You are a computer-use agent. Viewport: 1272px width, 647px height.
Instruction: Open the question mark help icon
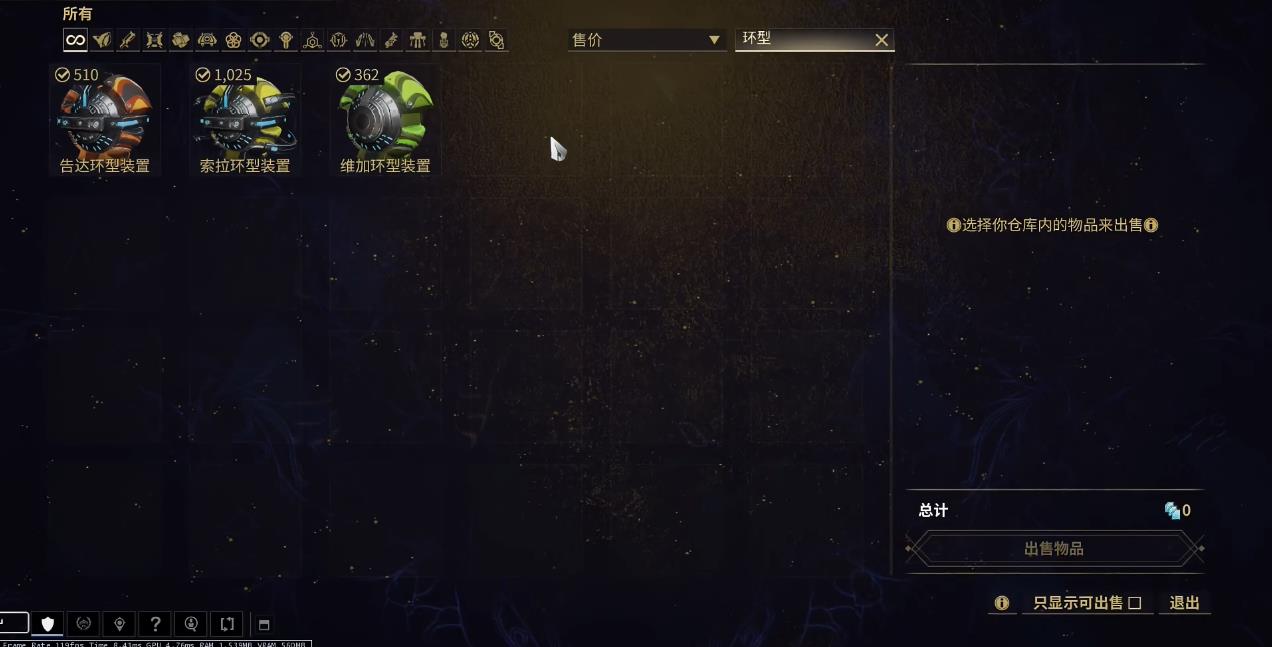click(x=155, y=624)
